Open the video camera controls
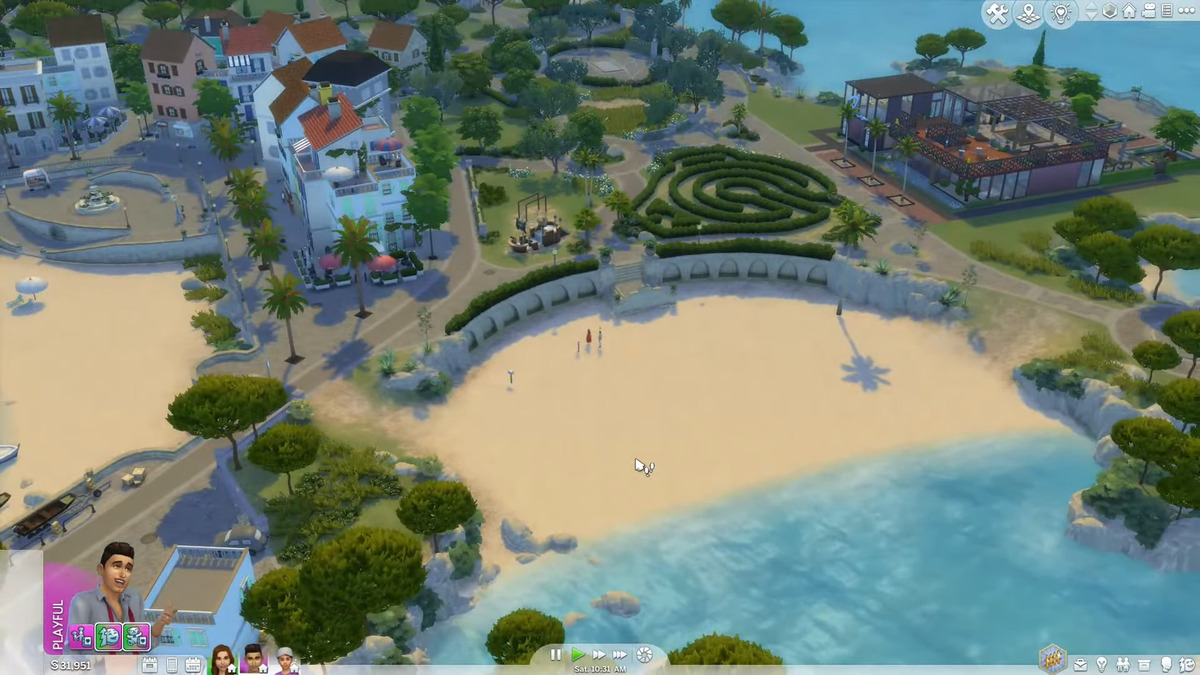This screenshot has width=1200, height=675. (1148, 11)
